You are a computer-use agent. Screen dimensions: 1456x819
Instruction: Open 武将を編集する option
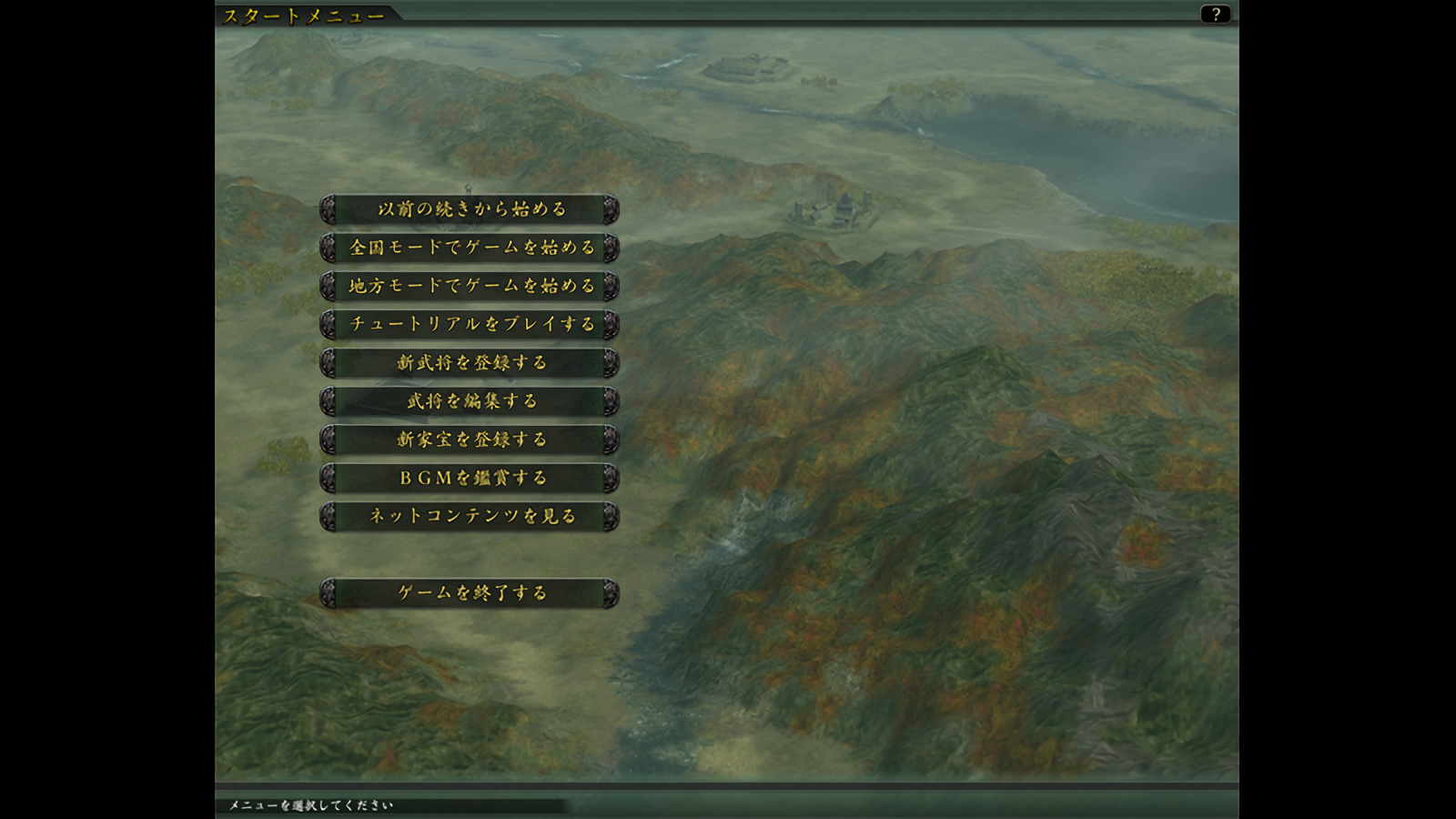(470, 400)
